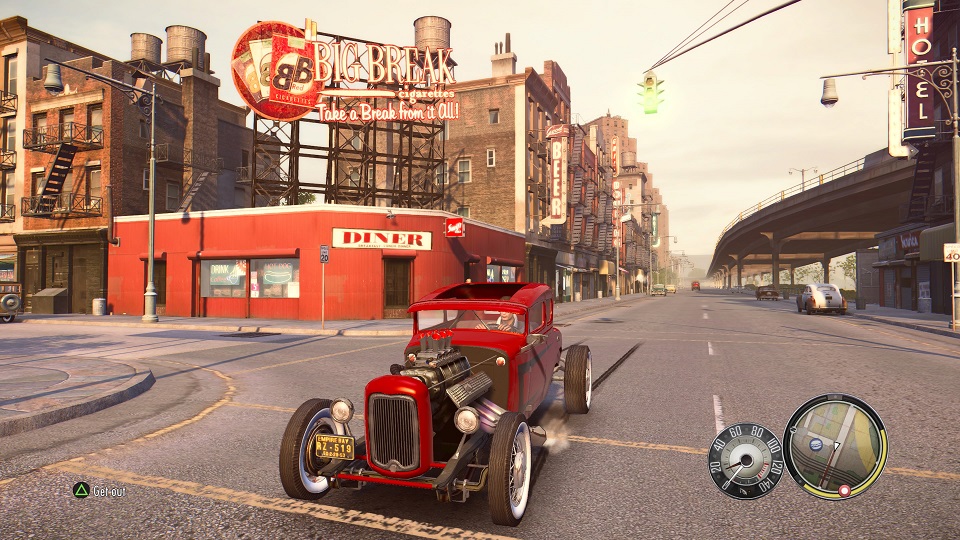Select the blue diner marker on minimap
The width and height of the screenshot is (960, 540).
click(x=816, y=444)
